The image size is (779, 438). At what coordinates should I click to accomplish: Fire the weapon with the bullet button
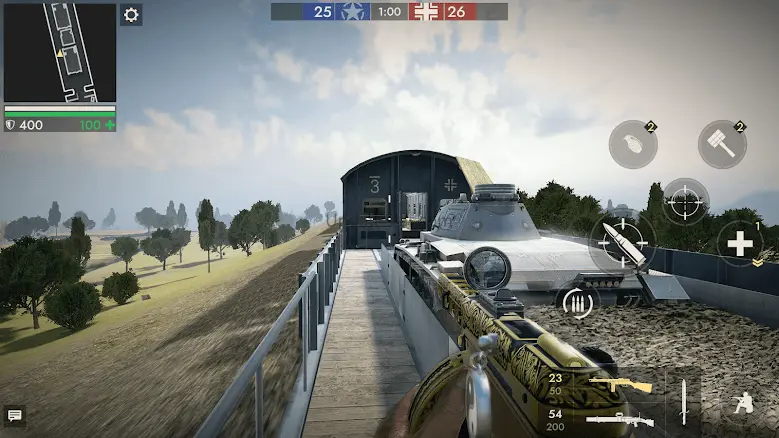coord(622,243)
